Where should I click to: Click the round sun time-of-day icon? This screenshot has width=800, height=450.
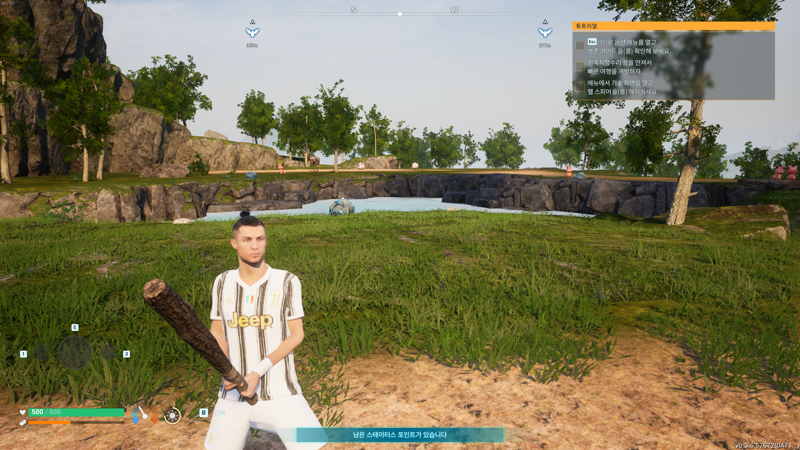(x=172, y=415)
